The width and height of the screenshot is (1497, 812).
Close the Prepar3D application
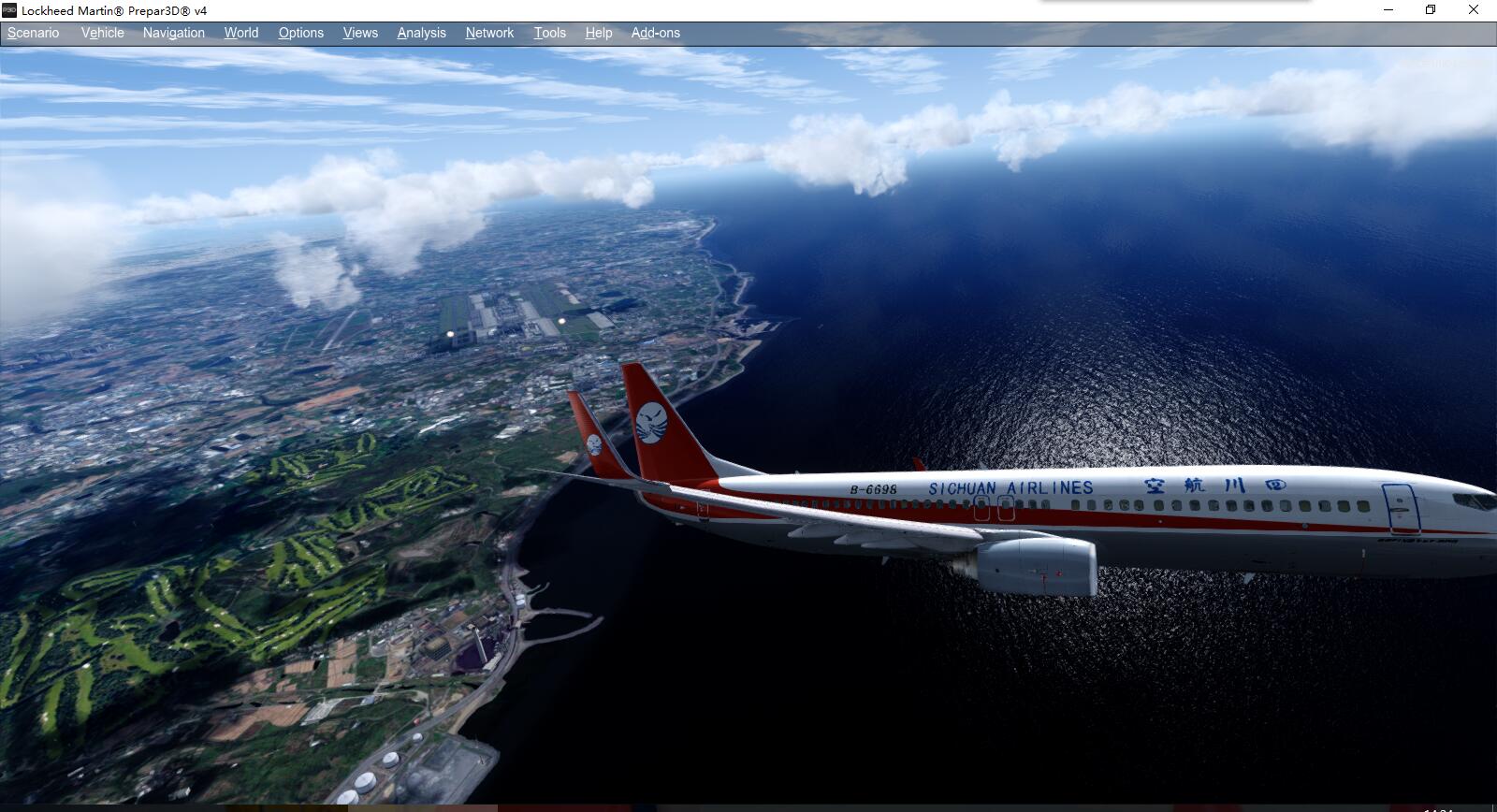1475,10
